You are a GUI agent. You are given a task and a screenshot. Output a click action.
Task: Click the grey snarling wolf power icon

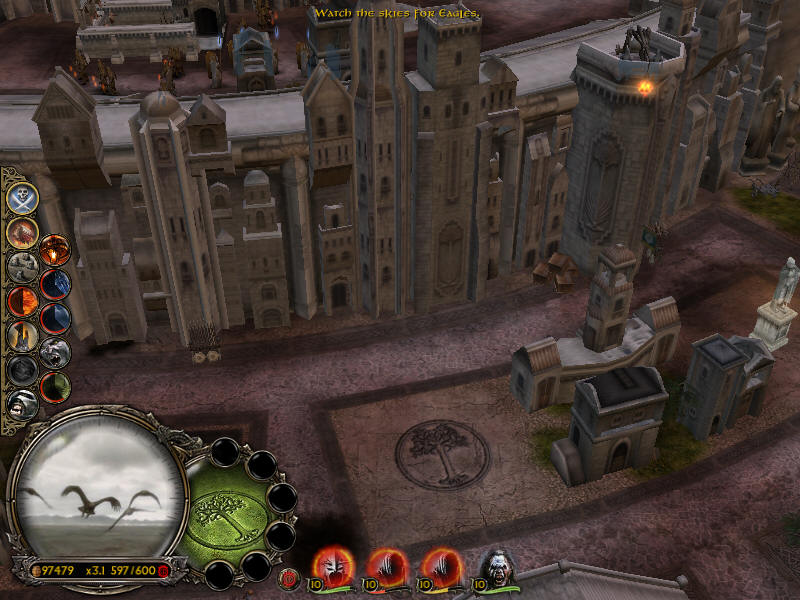click(55, 352)
